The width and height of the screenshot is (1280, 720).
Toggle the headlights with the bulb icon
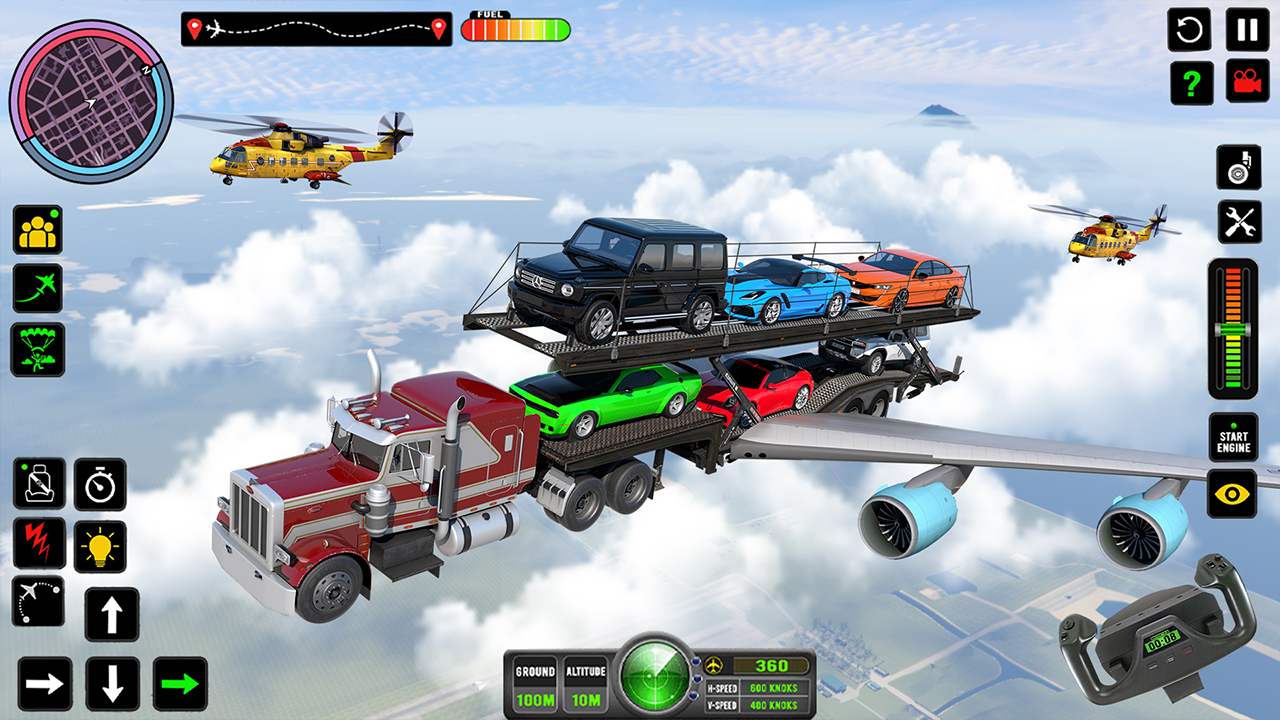pyautogui.click(x=99, y=544)
